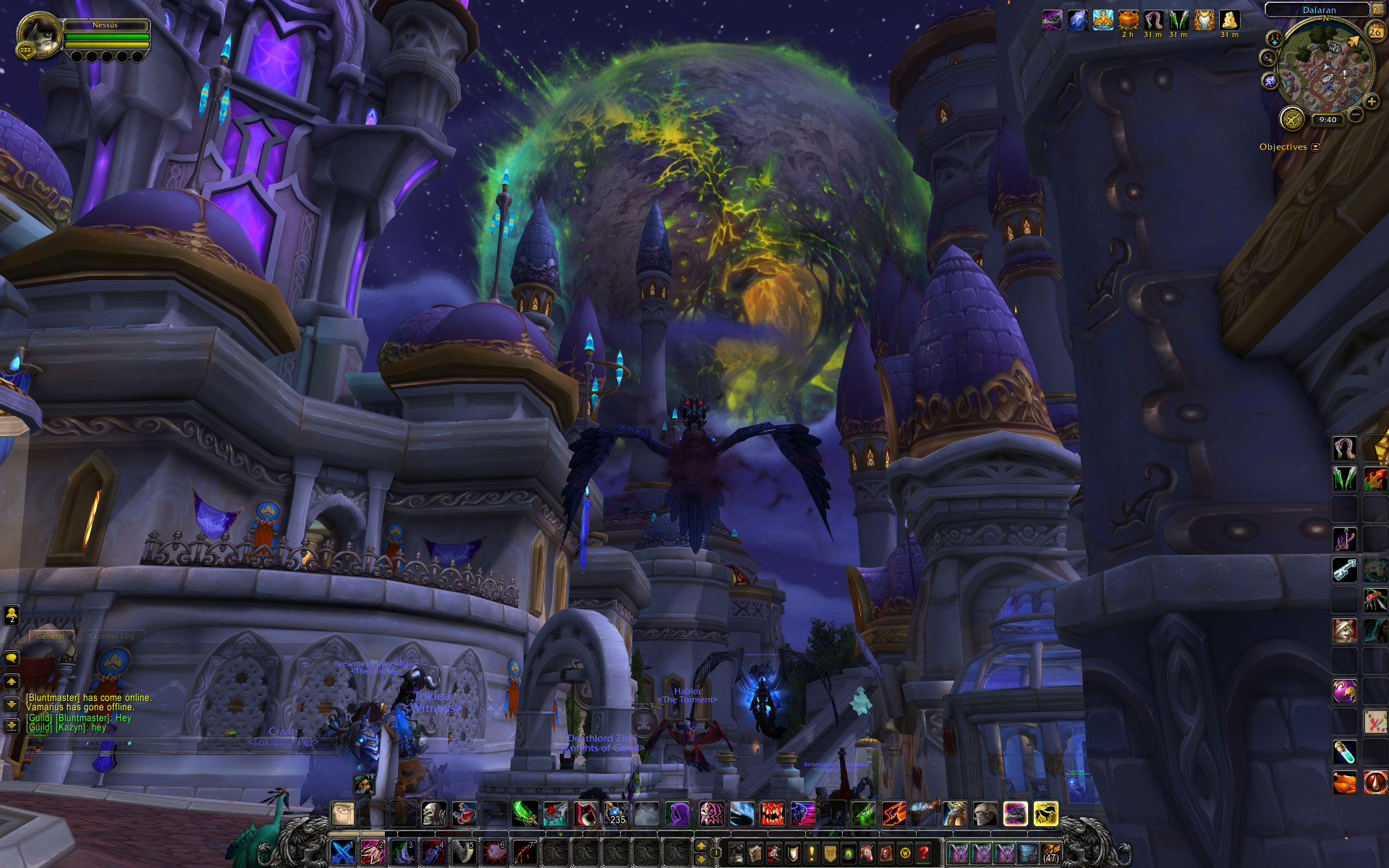This screenshot has width=1389, height=868.
Task: Use the yellow horse mount icon
Action: pyautogui.click(x=1045, y=813)
